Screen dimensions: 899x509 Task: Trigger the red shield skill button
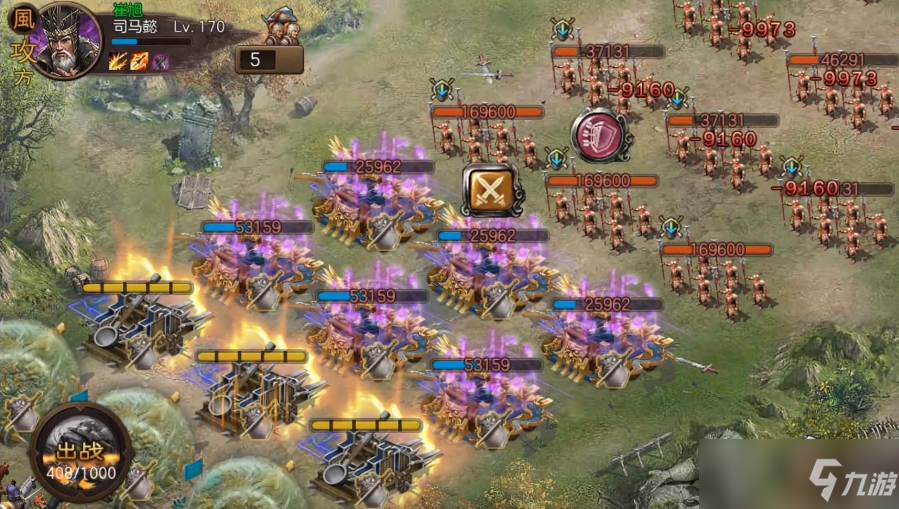point(596,134)
